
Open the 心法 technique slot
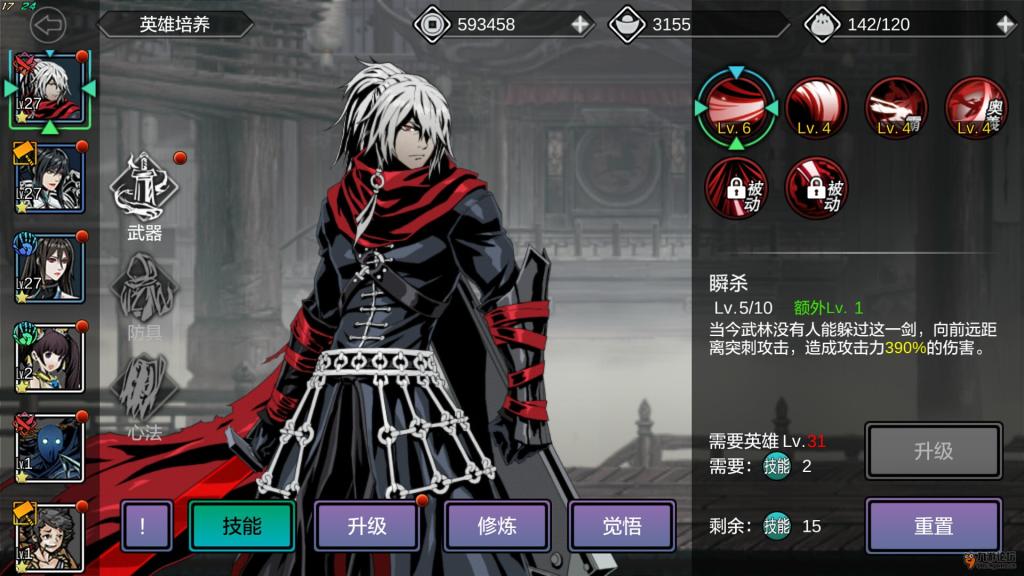point(145,392)
